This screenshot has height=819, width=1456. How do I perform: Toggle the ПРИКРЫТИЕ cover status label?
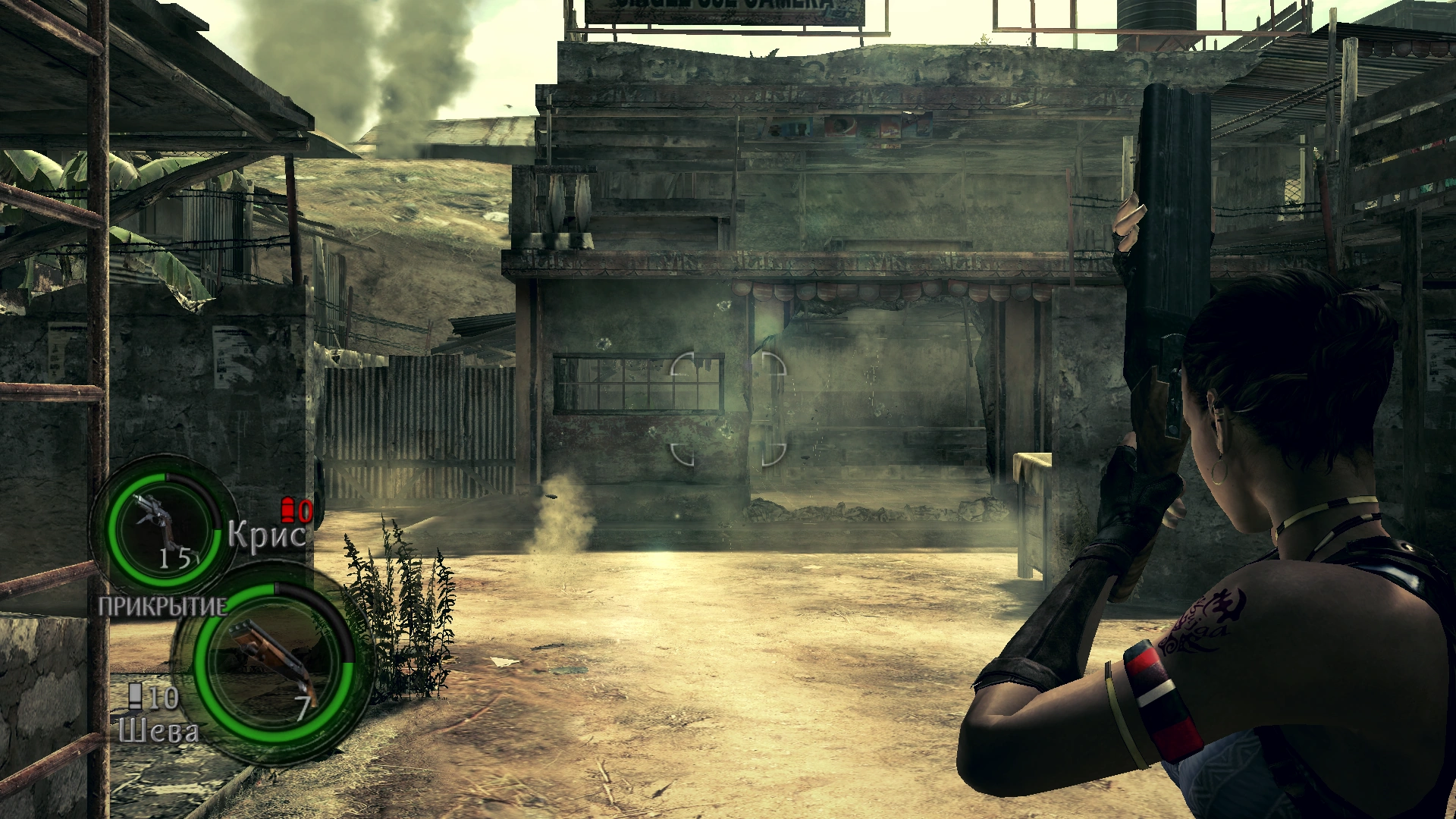tap(162, 607)
